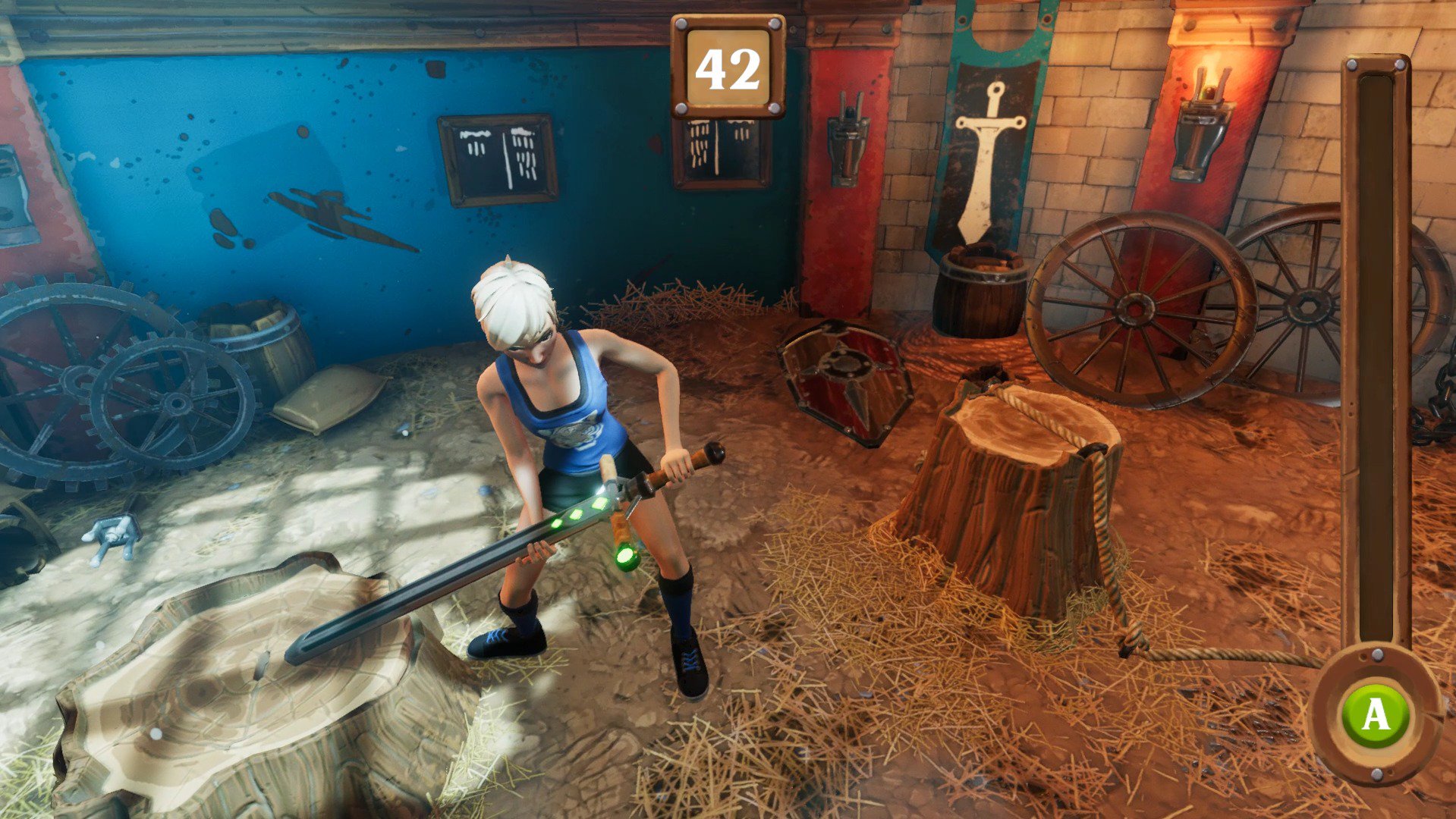This screenshot has width=1456, height=819.
Task: Click the sconce on the red pillar
Action: click(x=848, y=140)
